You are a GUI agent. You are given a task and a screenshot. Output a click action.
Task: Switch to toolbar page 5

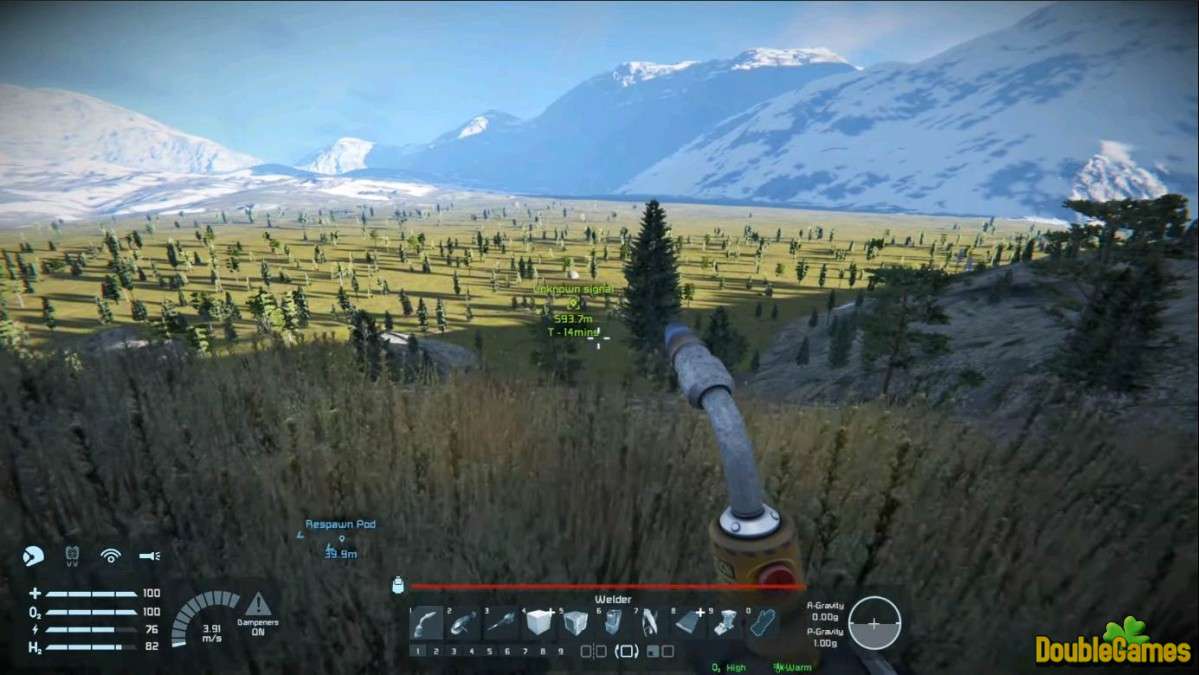tap(489, 651)
